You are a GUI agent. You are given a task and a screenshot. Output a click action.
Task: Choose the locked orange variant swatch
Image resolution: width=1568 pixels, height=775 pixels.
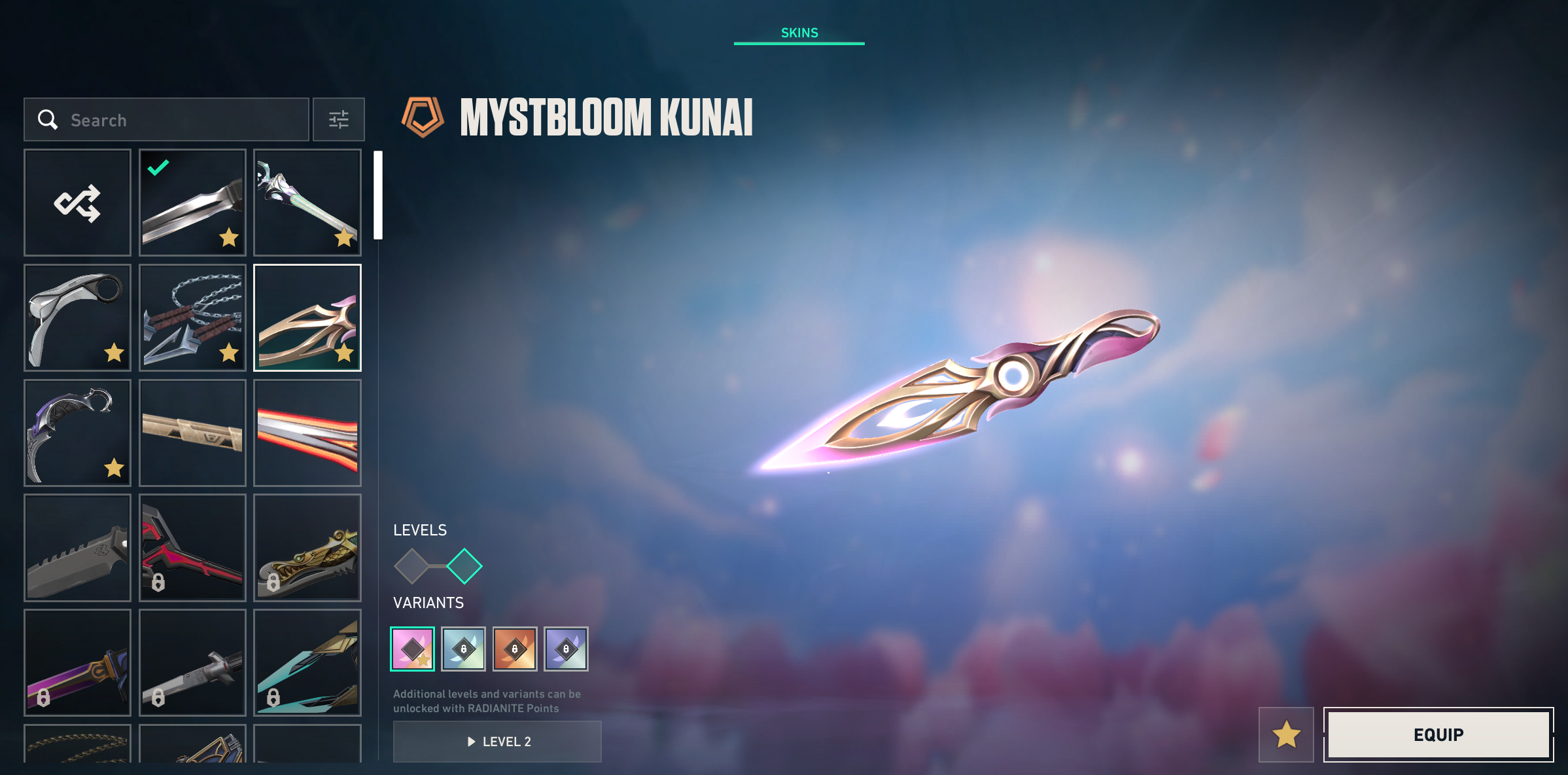(515, 649)
